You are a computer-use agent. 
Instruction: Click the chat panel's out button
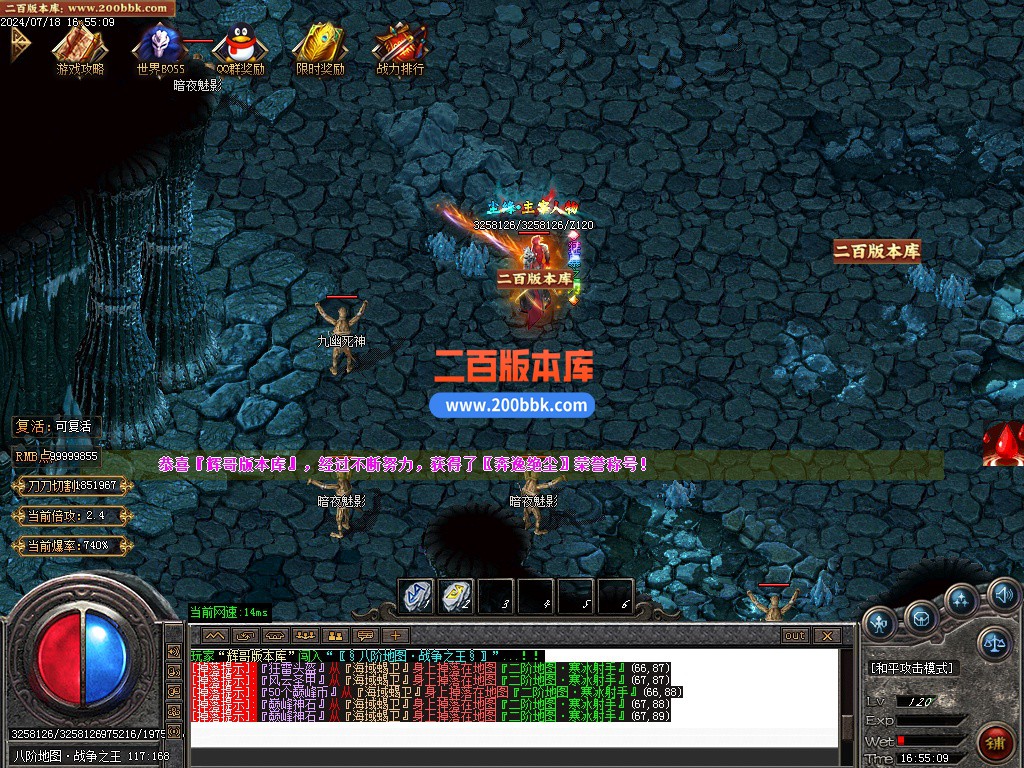click(x=795, y=635)
